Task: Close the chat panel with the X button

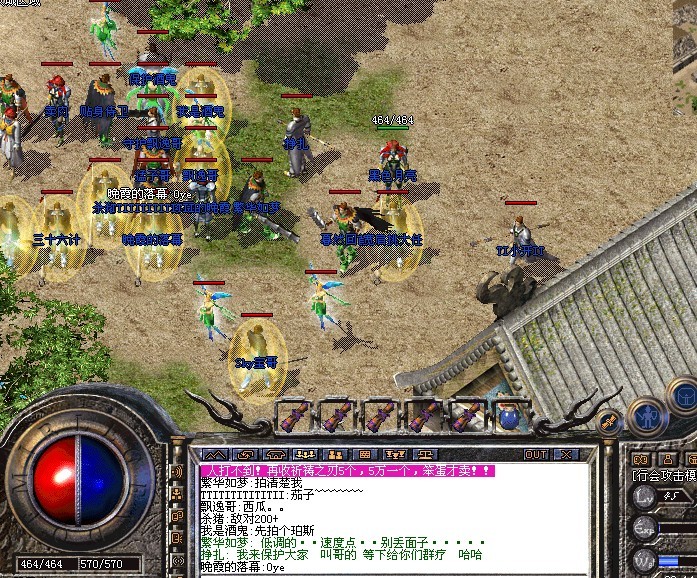Action: pos(565,454)
